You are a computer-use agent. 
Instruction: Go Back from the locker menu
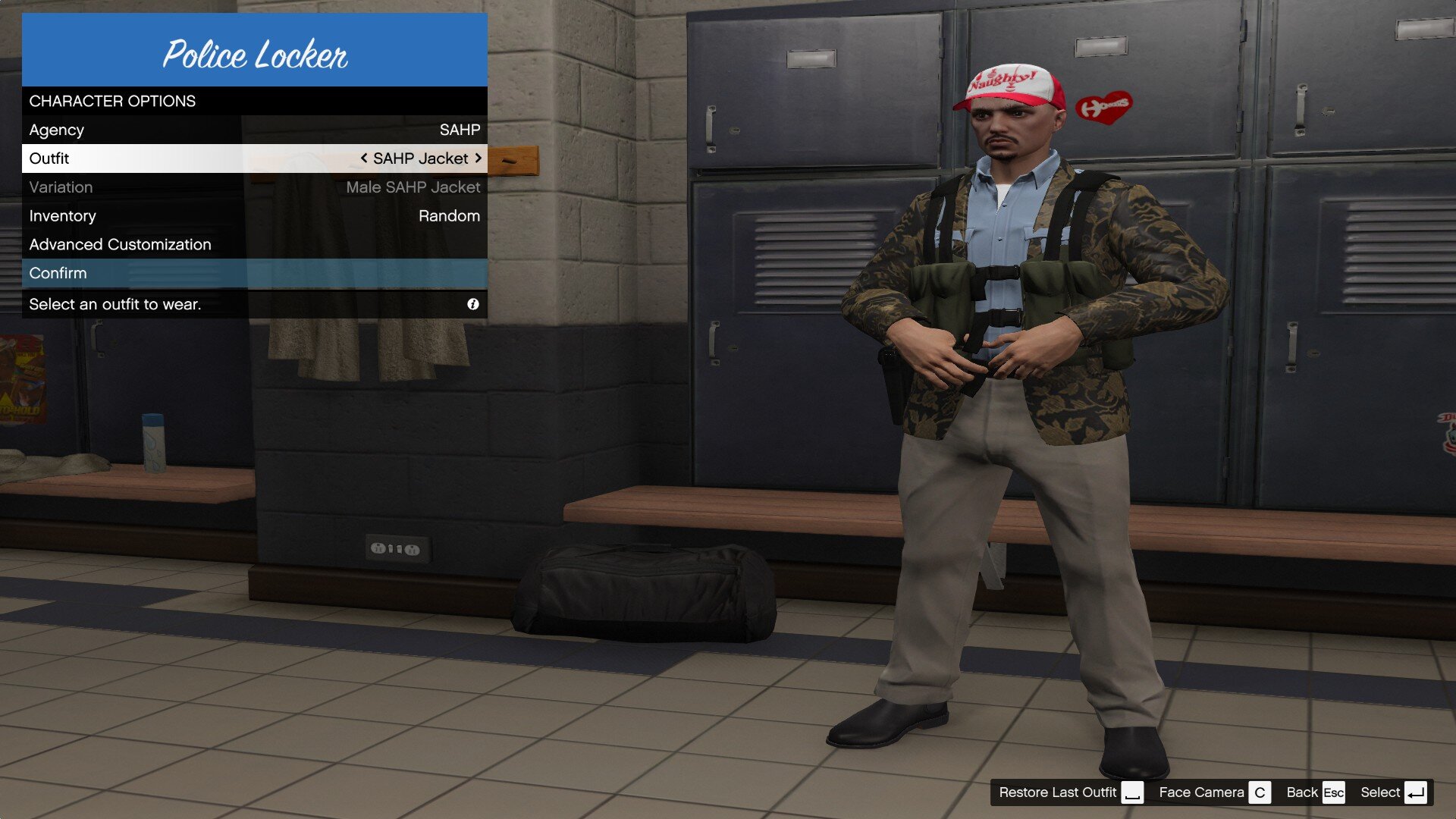click(1315, 792)
